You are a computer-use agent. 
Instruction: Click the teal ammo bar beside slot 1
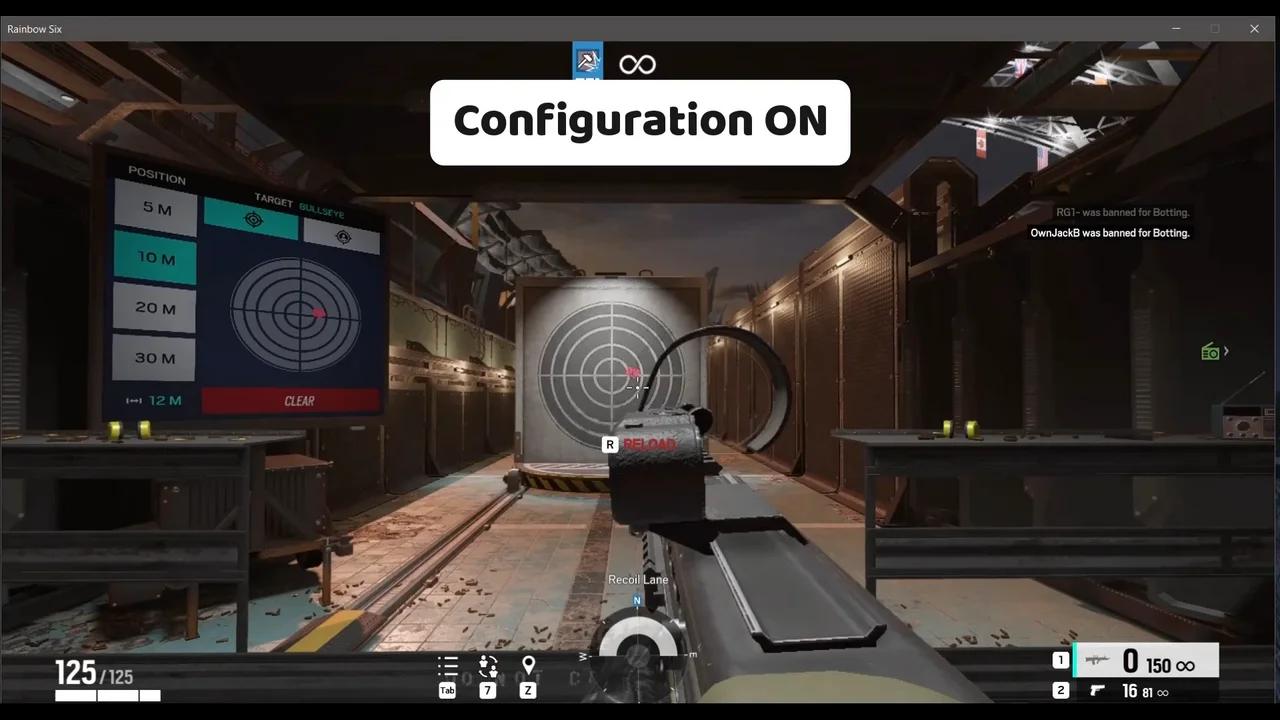[x=1075, y=660]
